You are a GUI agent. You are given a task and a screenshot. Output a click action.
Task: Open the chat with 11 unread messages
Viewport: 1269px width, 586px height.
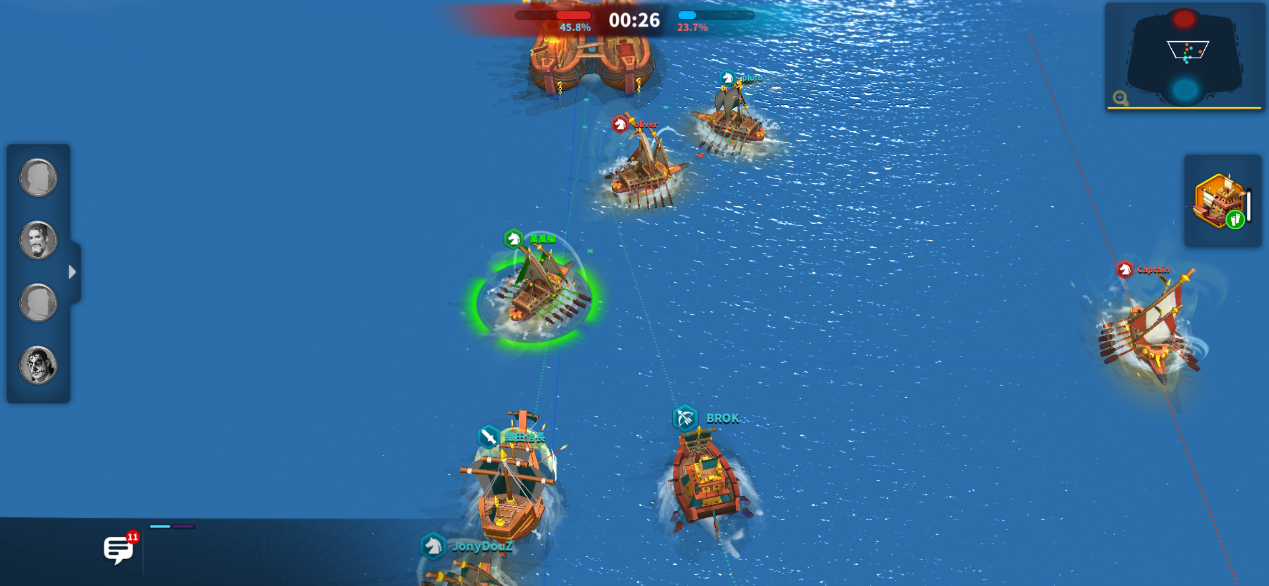119,549
